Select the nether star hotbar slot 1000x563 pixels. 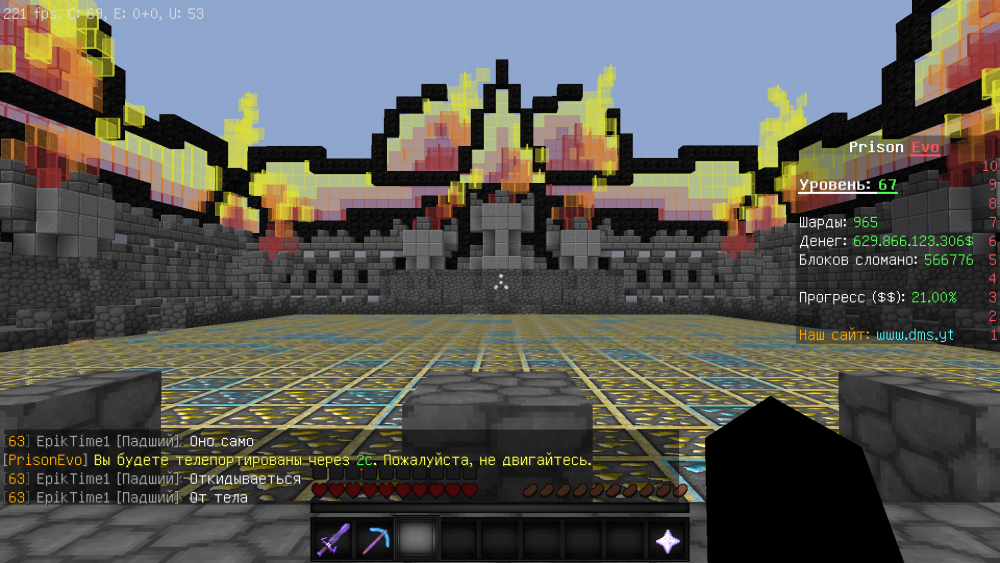click(x=667, y=541)
